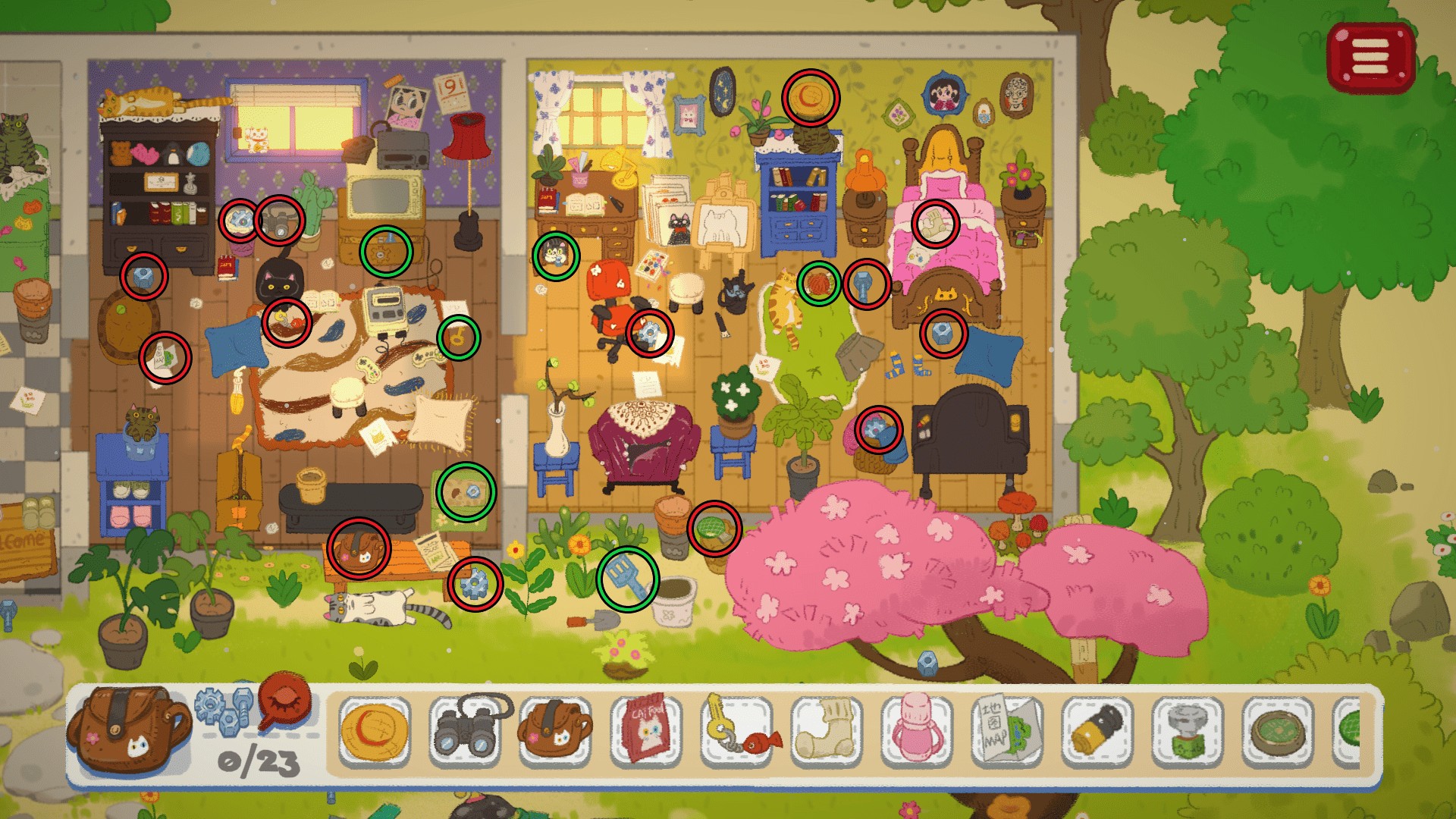Image resolution: width=1456 pixels, height=819 pixels.
Task: Open the red hamburger menu
Action: coord(1370,58)
